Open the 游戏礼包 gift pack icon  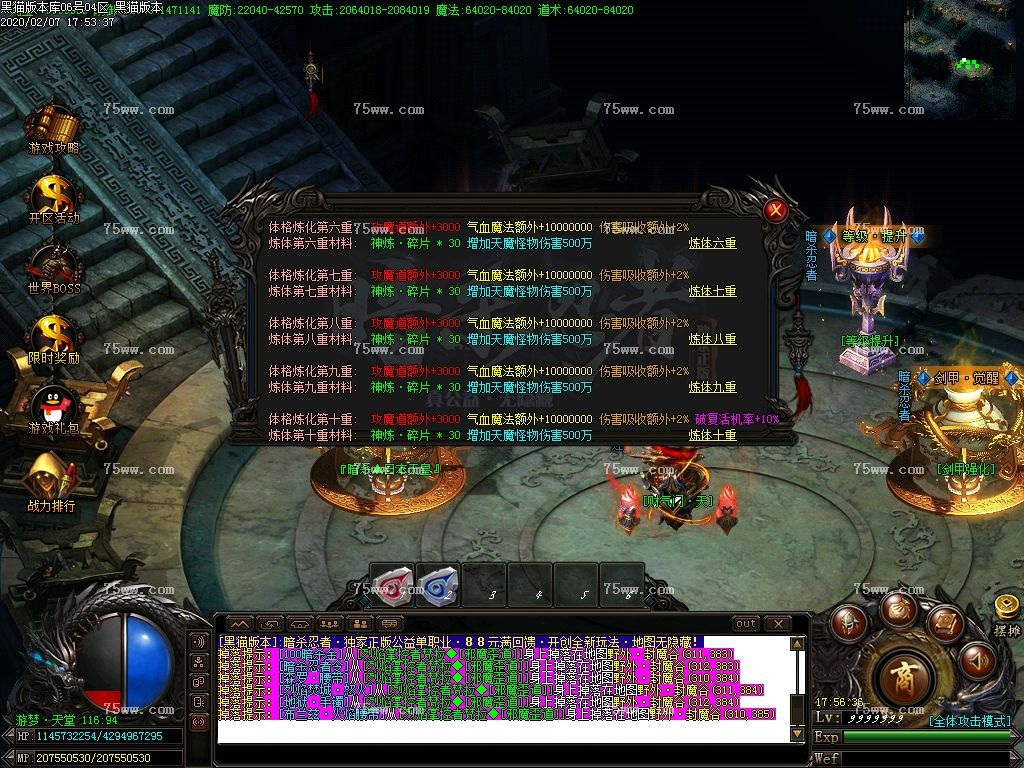pos(52,408)
